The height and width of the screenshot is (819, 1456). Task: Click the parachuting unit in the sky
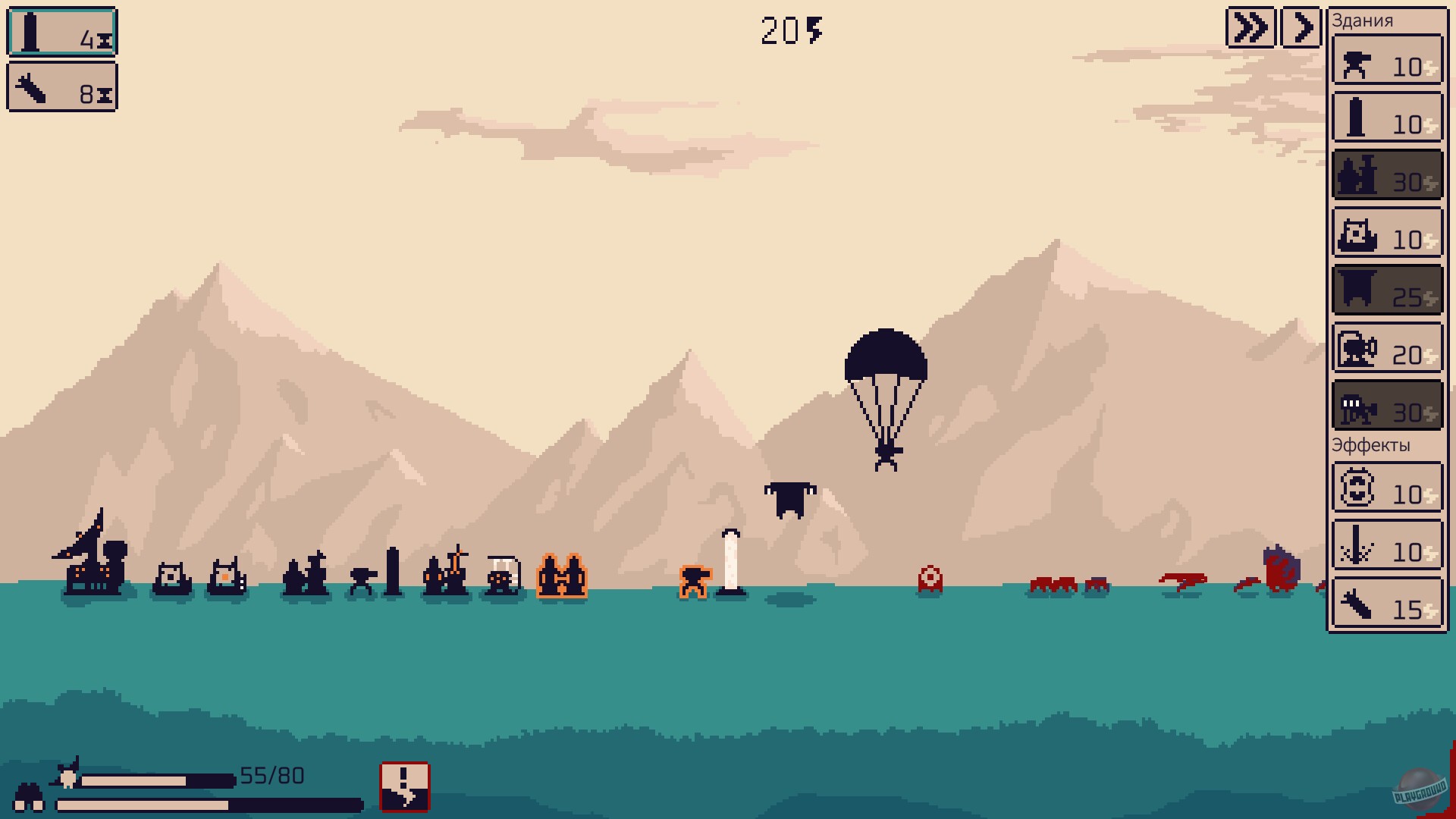click(887, 379)
